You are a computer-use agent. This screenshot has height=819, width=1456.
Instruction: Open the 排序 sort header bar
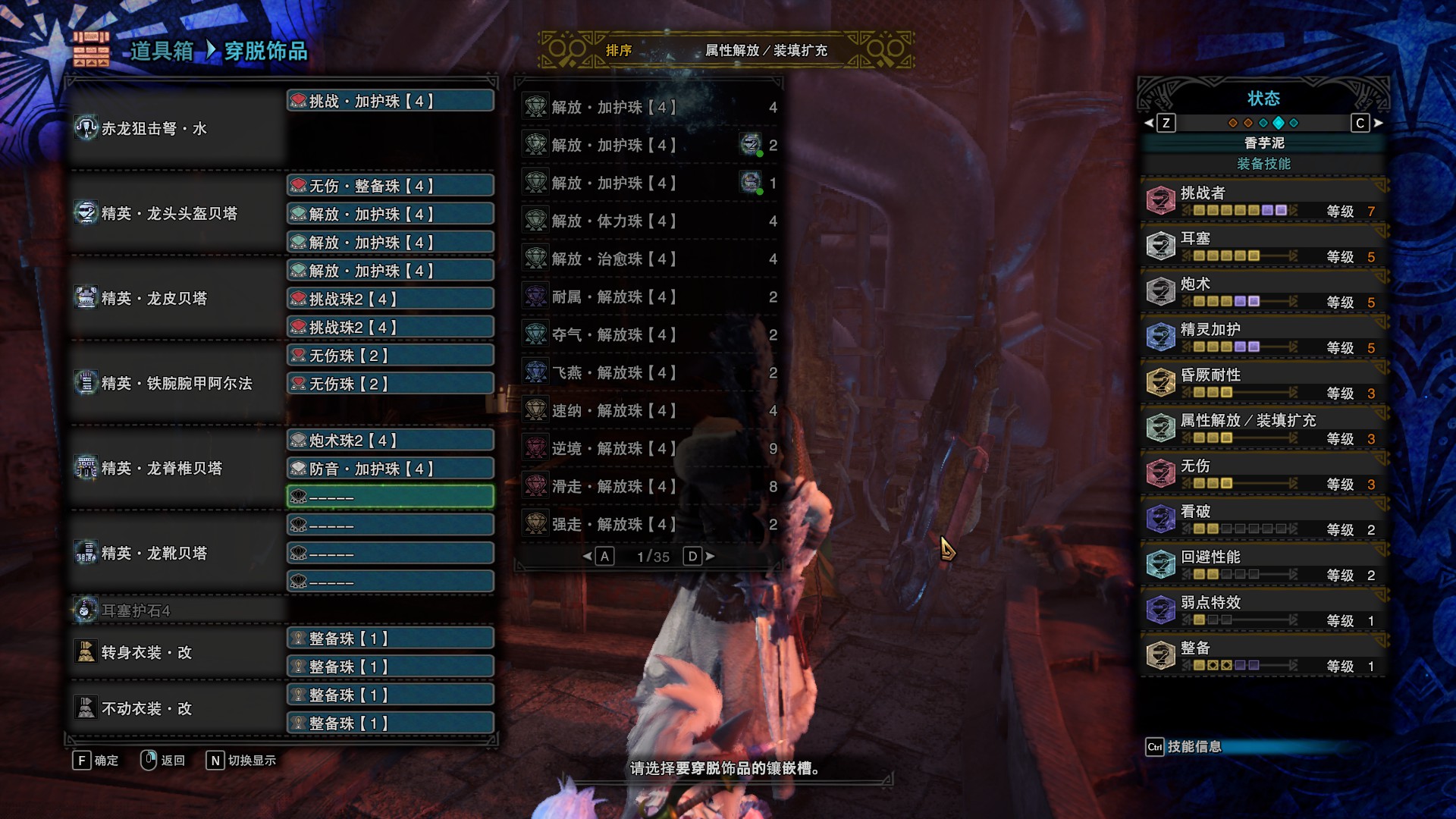point(726,51)
